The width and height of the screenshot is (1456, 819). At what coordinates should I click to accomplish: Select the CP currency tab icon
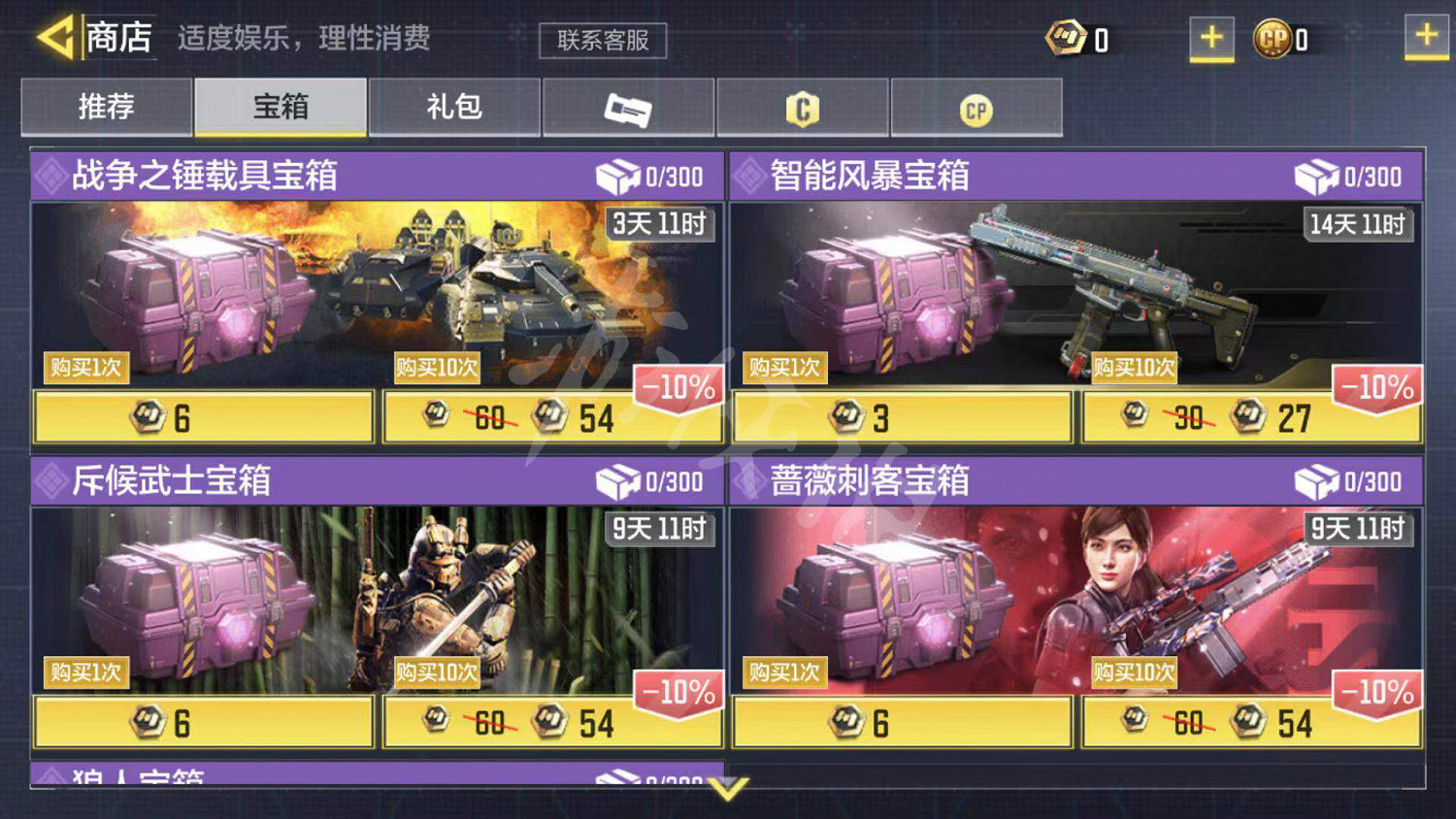click(x=977, y=108)
